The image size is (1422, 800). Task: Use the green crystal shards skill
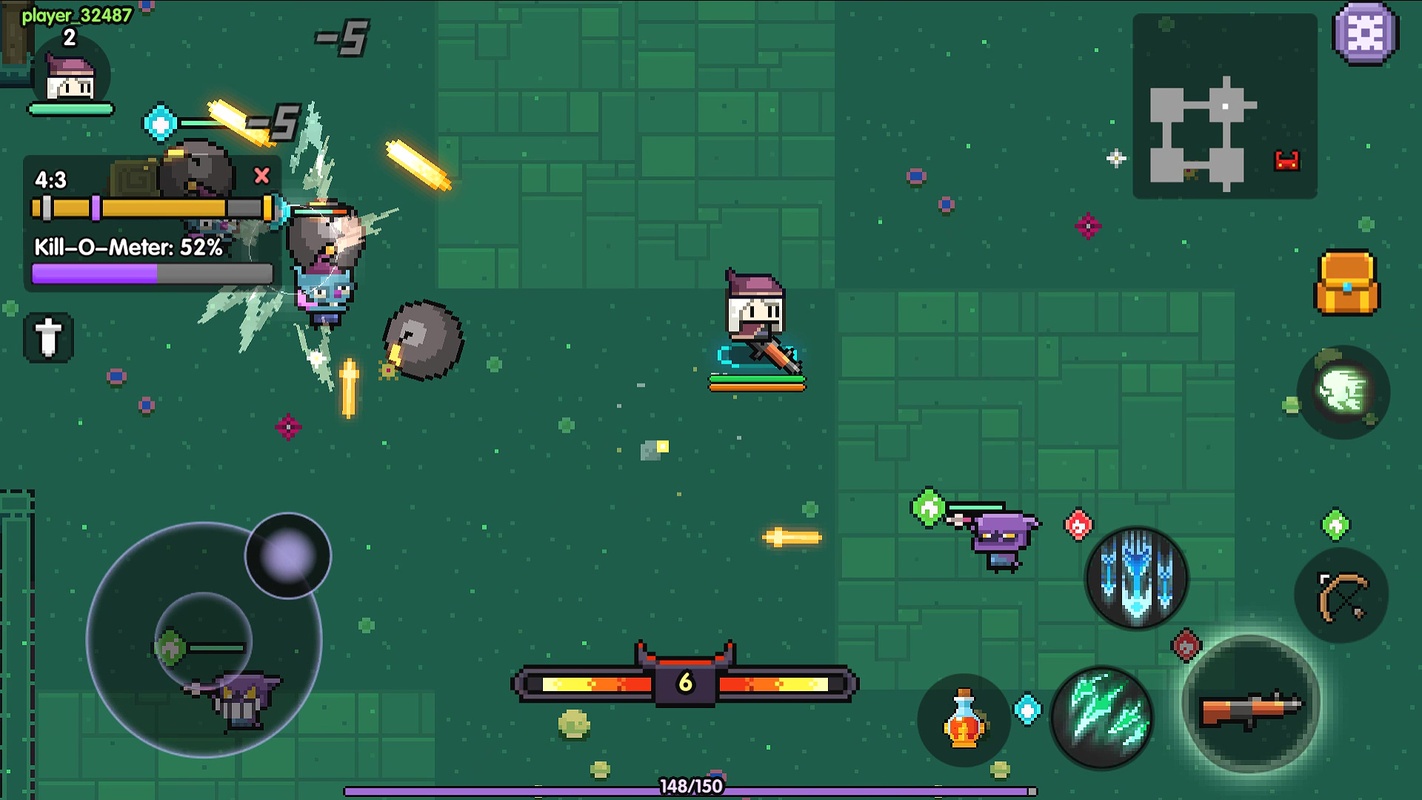coord(1102,716)
